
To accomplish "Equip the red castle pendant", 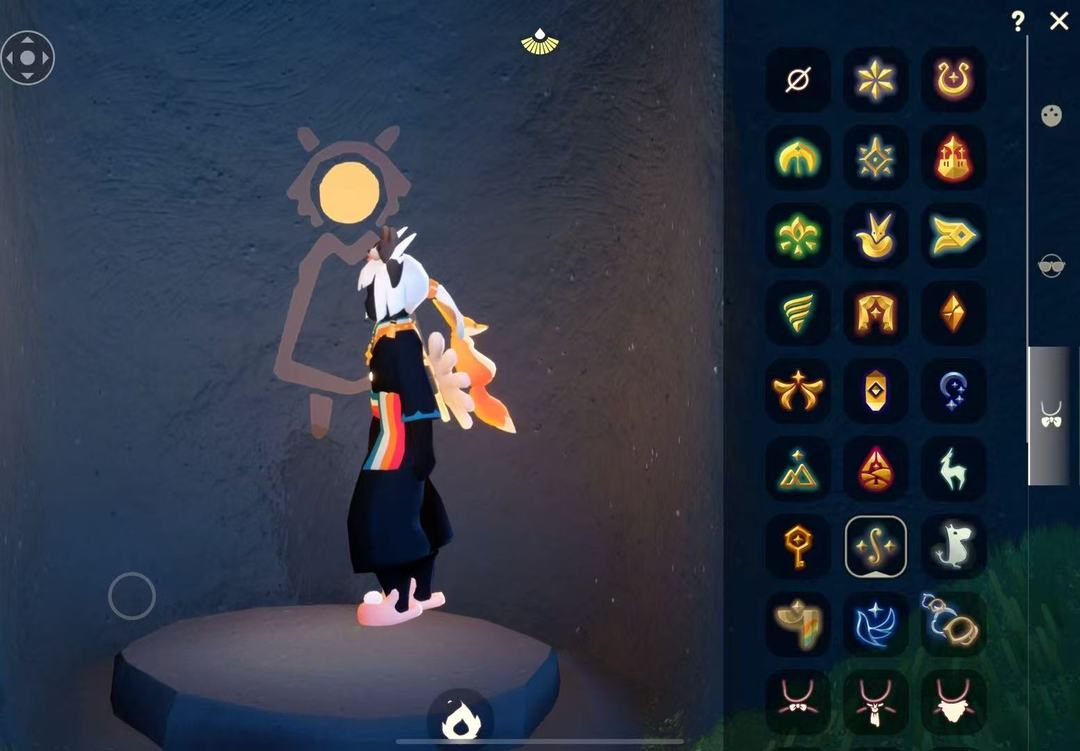I will coord(953,157).
